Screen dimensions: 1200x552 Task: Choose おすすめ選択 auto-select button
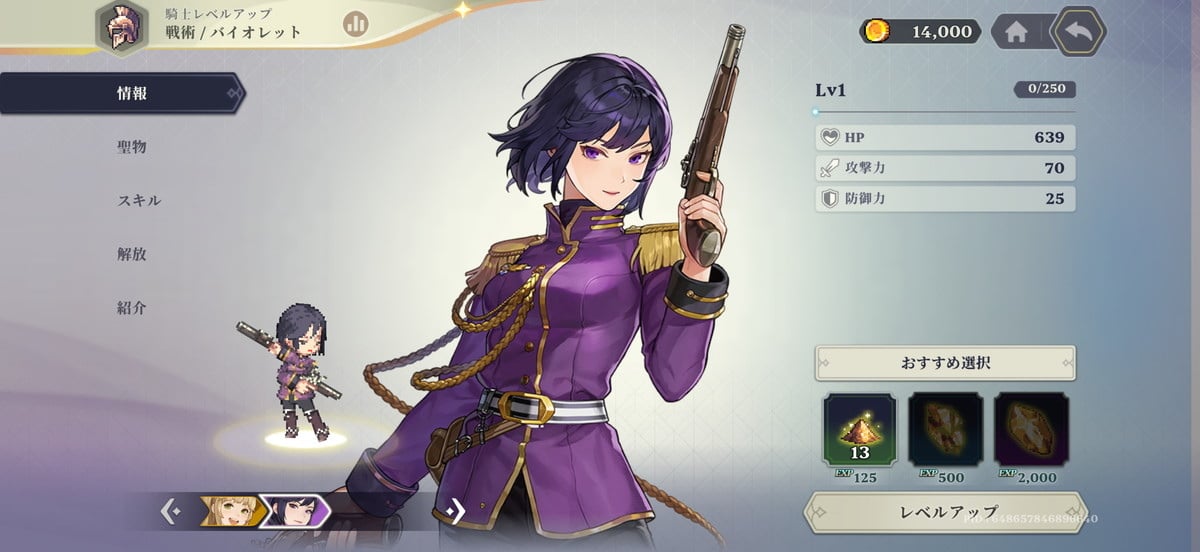[x=945, y=362]
